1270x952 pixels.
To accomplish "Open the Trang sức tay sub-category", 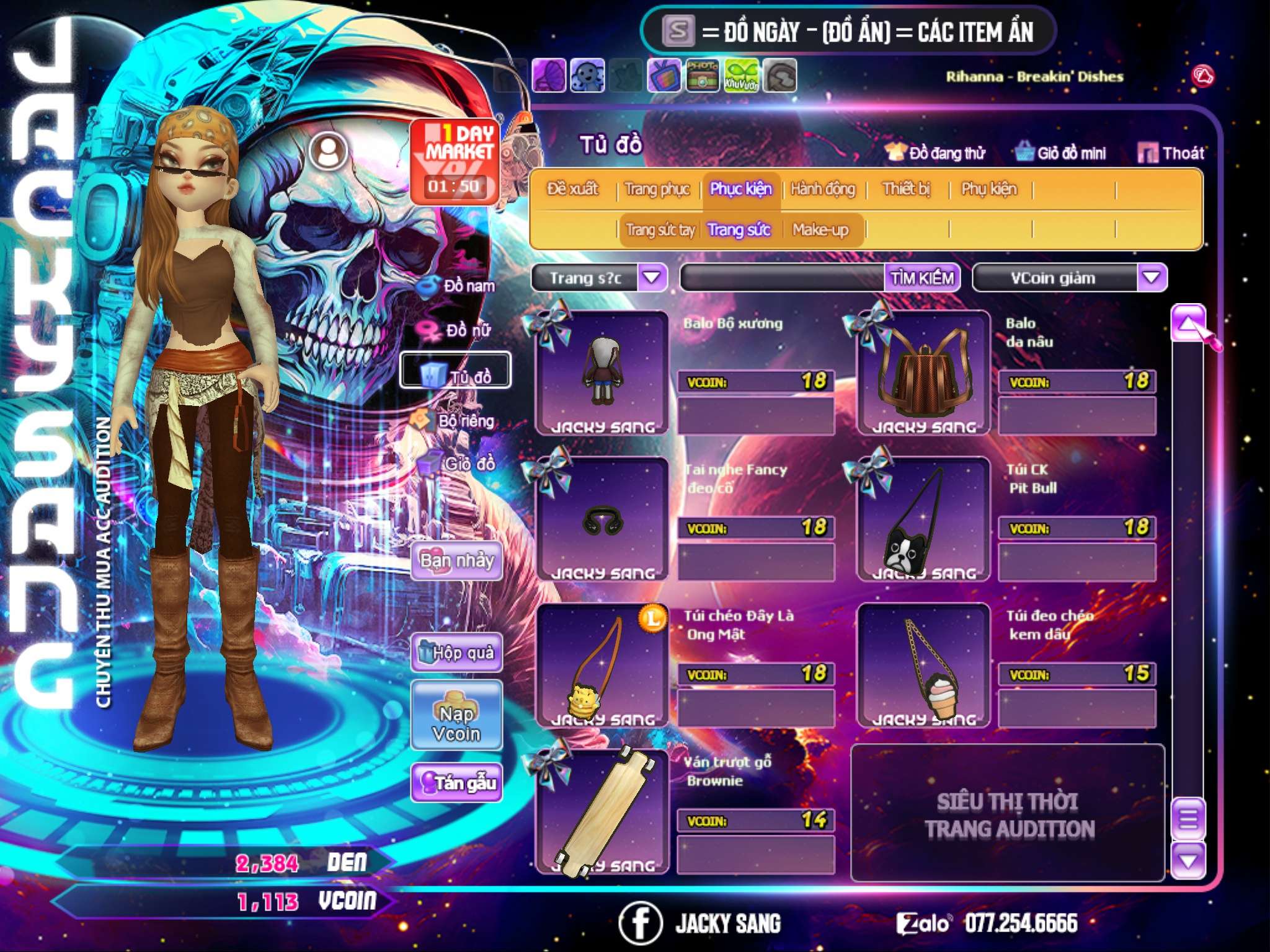I will pyautogui.click(x=660, y=231).
